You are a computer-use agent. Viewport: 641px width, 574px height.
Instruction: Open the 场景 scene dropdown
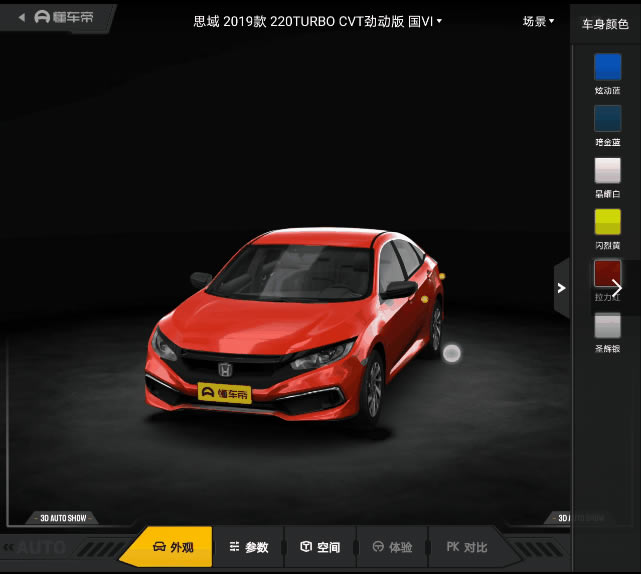538,21
